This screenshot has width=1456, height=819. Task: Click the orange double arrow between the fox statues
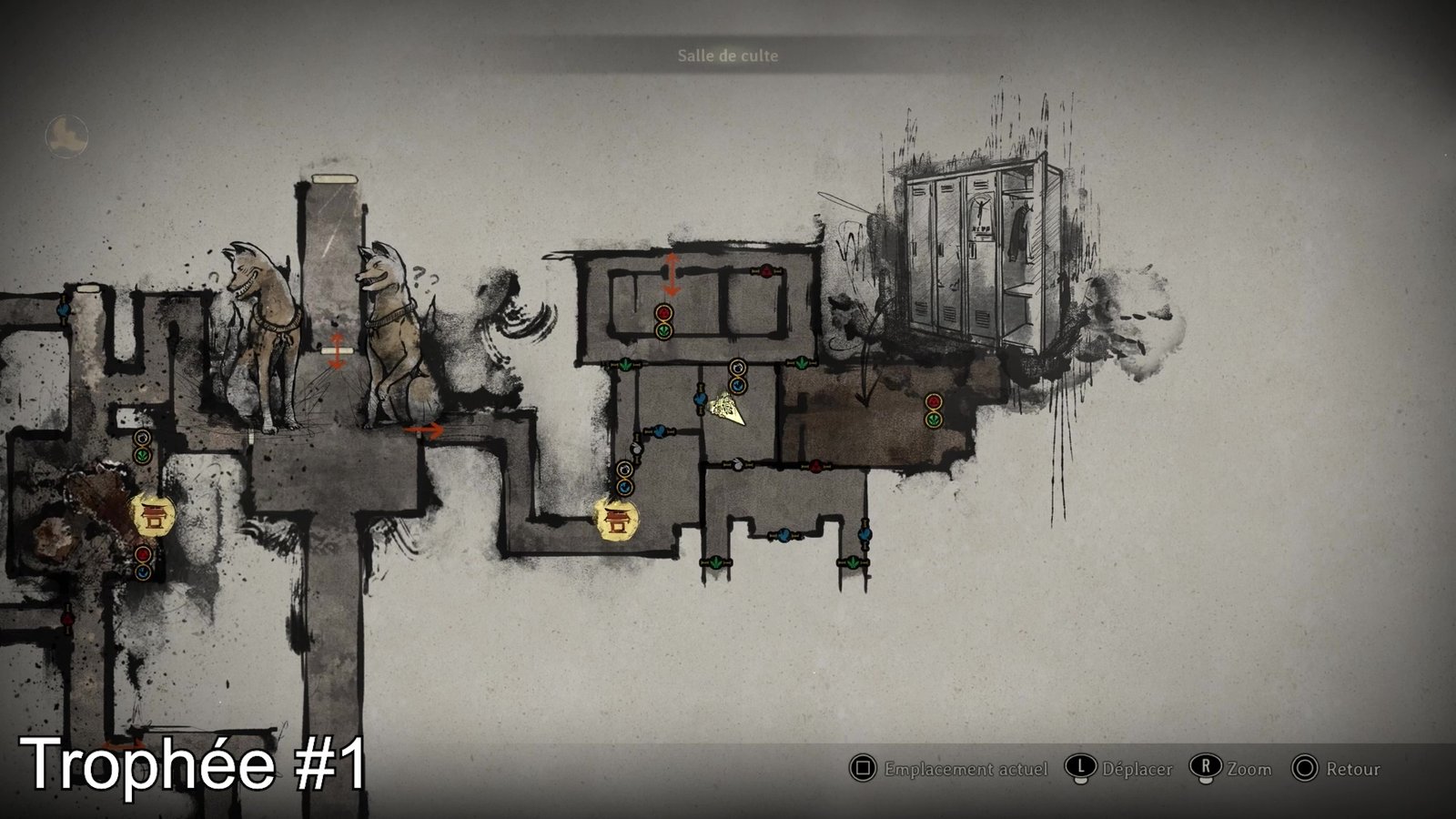coord(337,351)
